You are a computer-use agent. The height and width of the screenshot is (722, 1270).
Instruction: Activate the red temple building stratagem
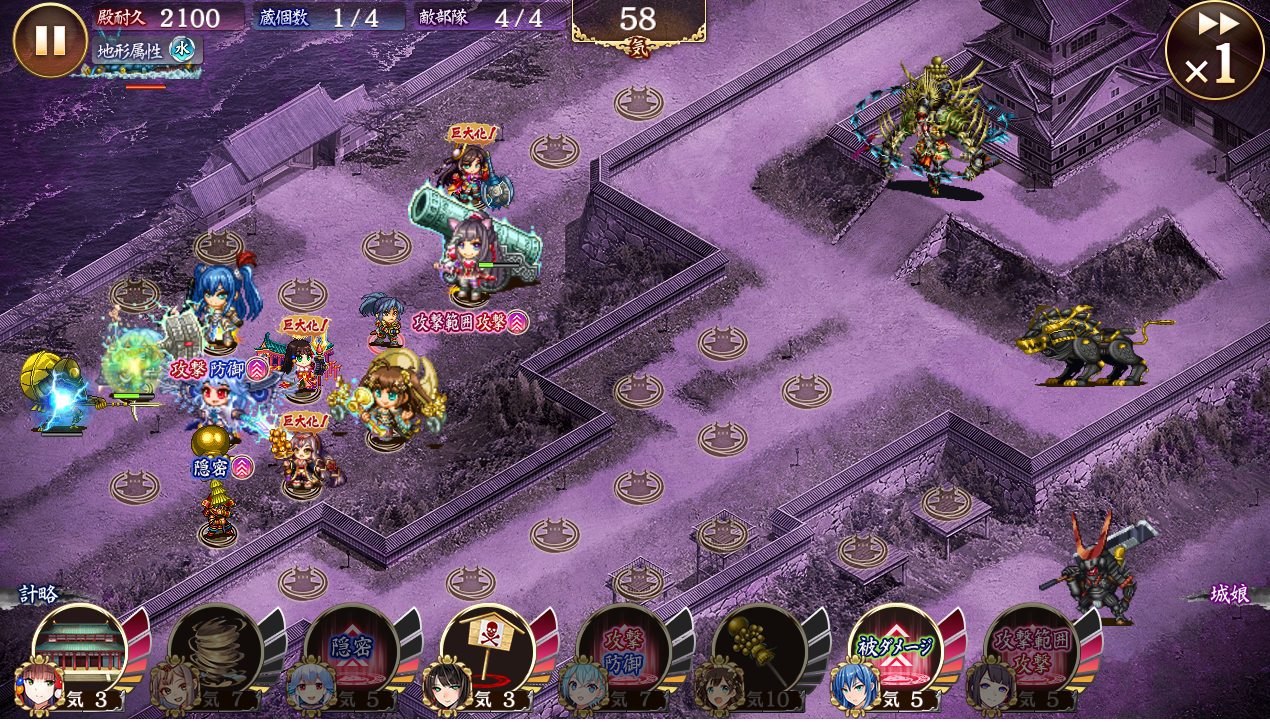pyautogui.click(x=80, y=652)
